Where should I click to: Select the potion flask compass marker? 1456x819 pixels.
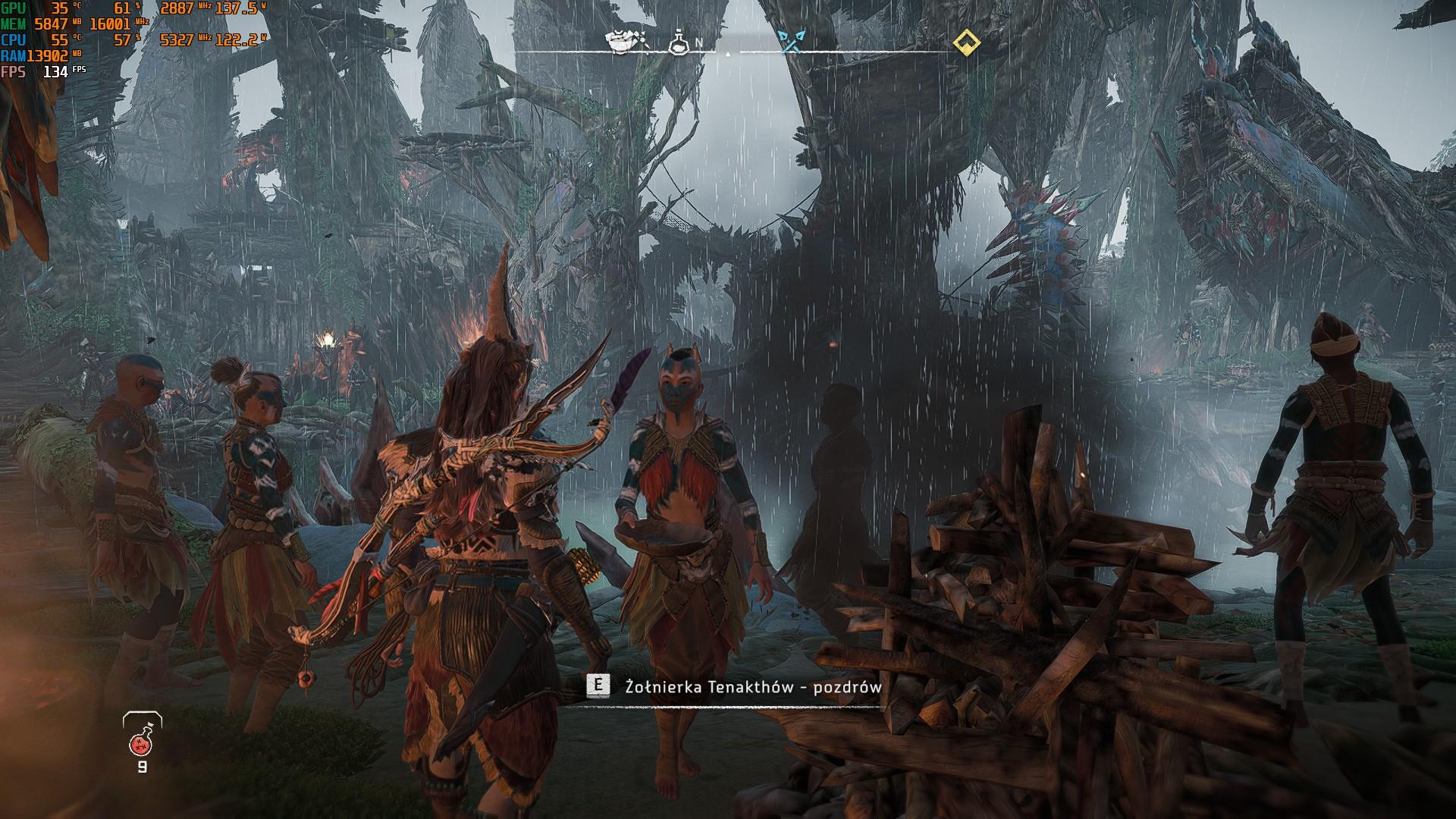(677, 42)
